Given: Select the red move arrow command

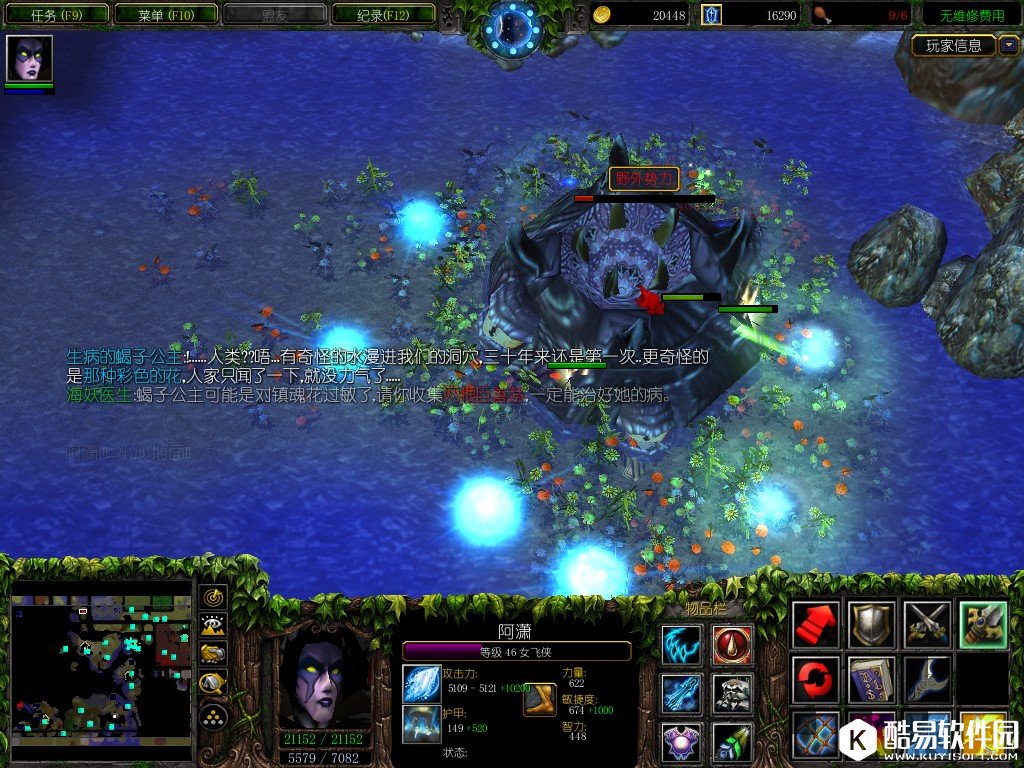Looking at the screenshot, I should click(x=815, y=625).
